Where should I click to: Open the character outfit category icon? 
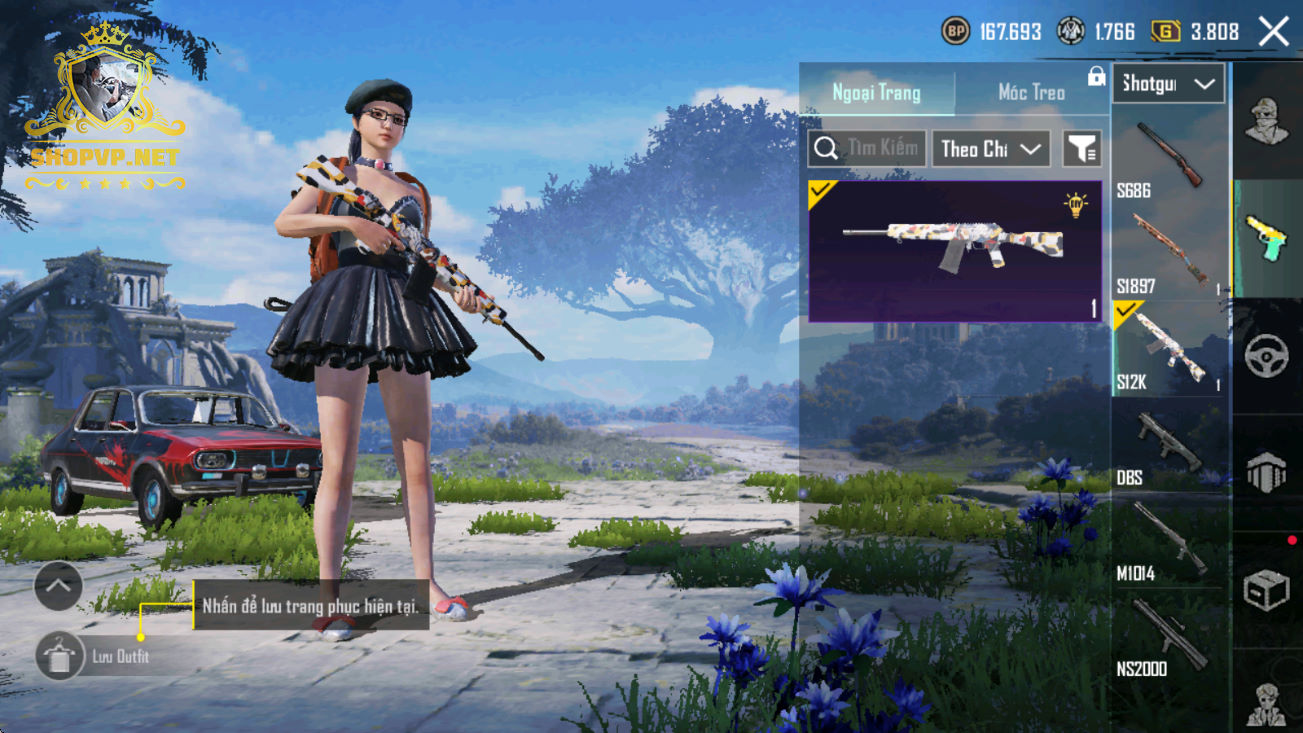tap(1267, 121)
